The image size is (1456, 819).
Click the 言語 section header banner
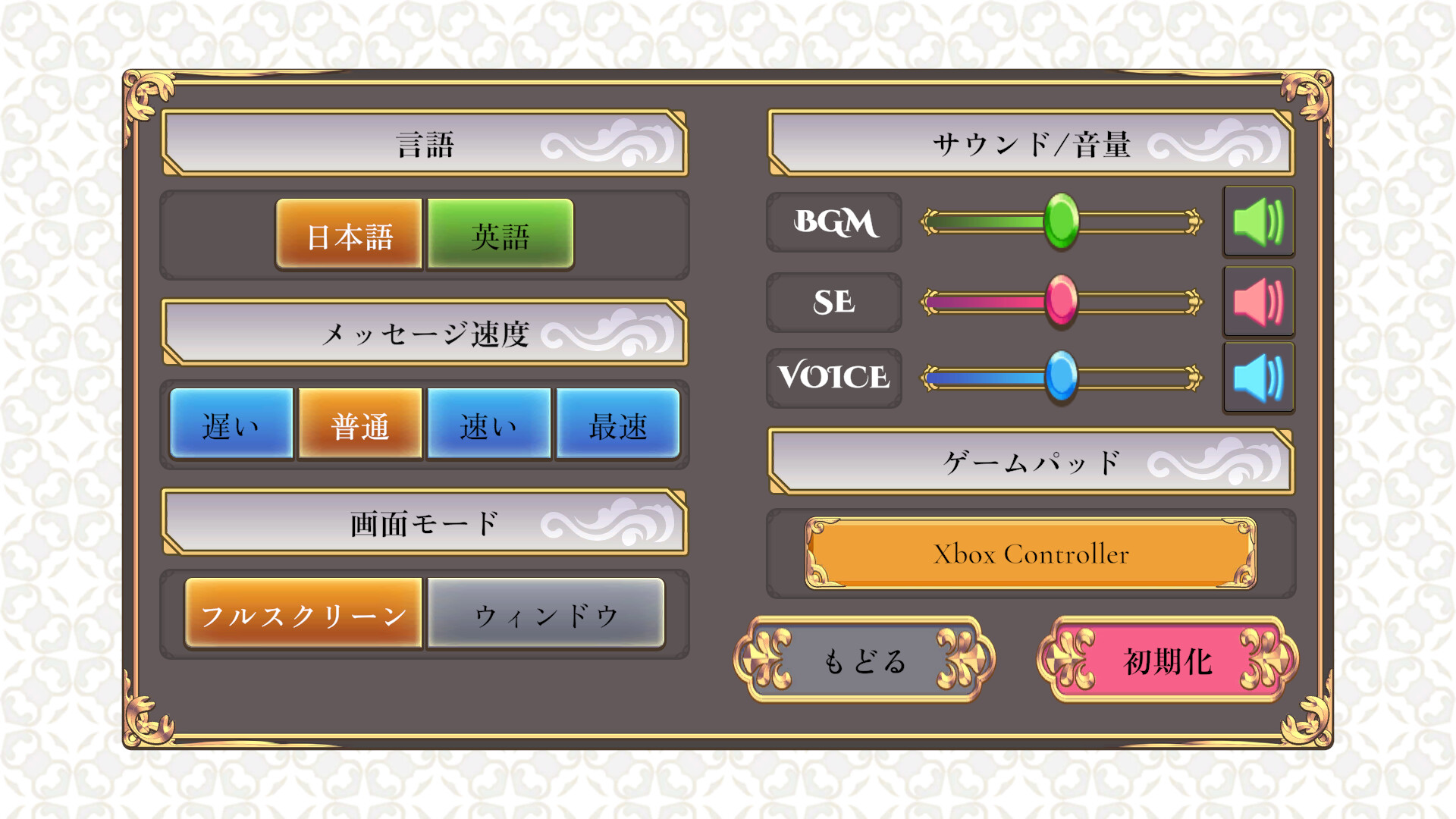tap(425, 144)
